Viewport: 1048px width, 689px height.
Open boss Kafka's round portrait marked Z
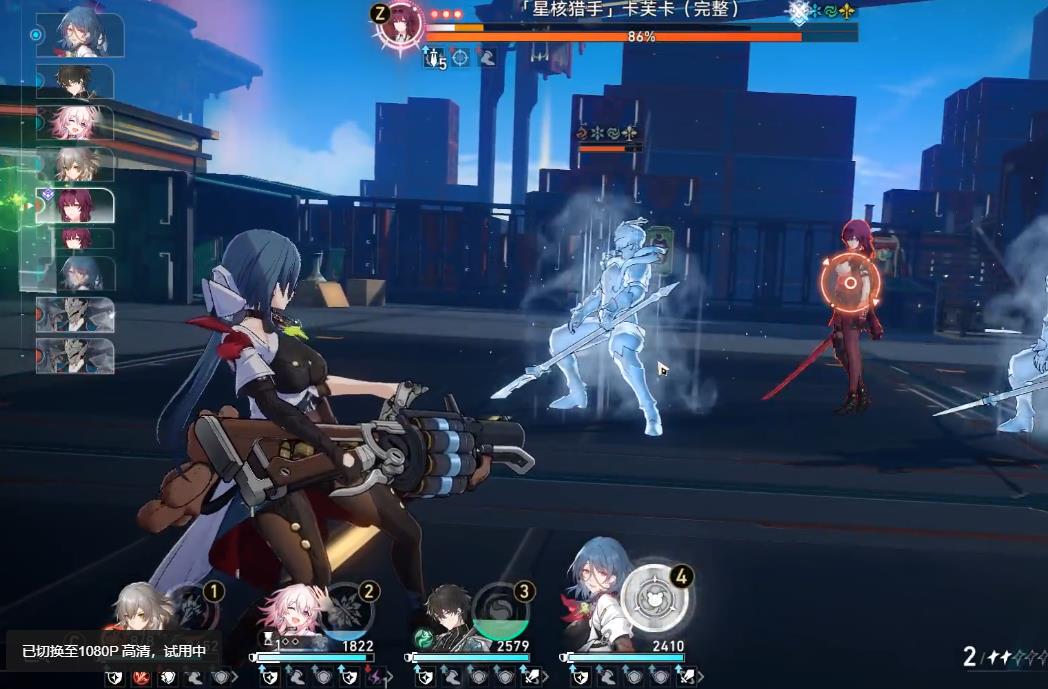tap(401, 26)
